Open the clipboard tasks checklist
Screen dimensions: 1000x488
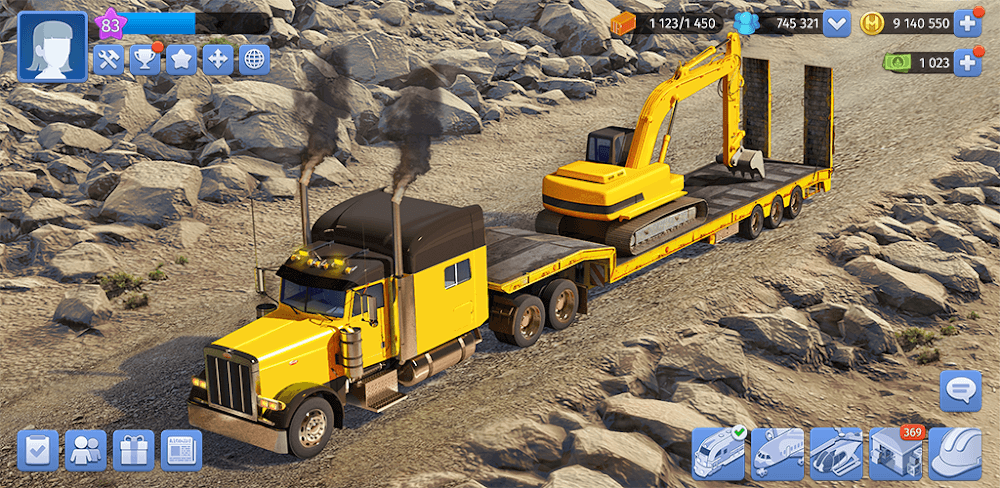(x=38, y=450)
